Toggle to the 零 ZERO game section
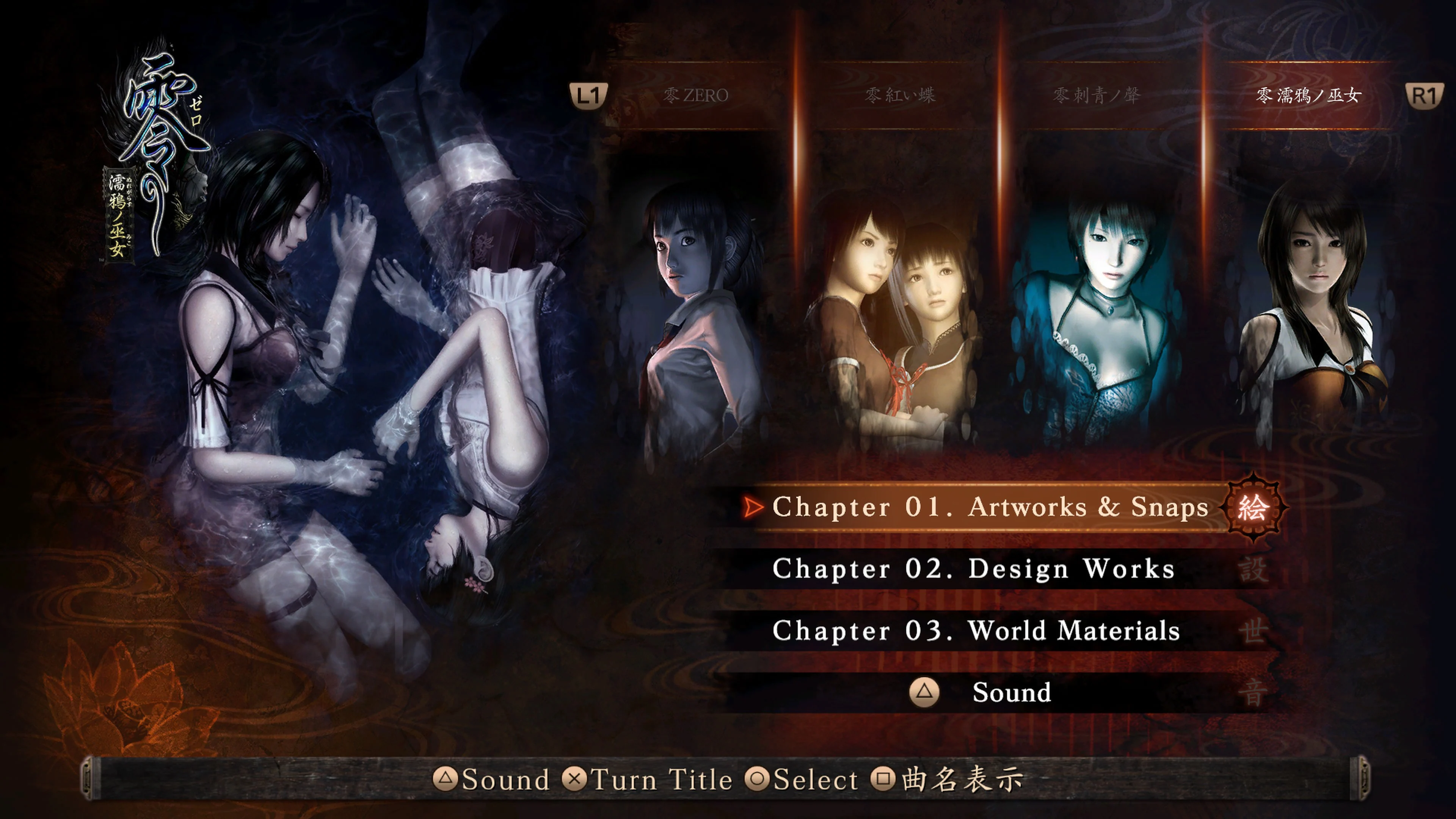The image size is (1456, 819). [x=697, y=95]
